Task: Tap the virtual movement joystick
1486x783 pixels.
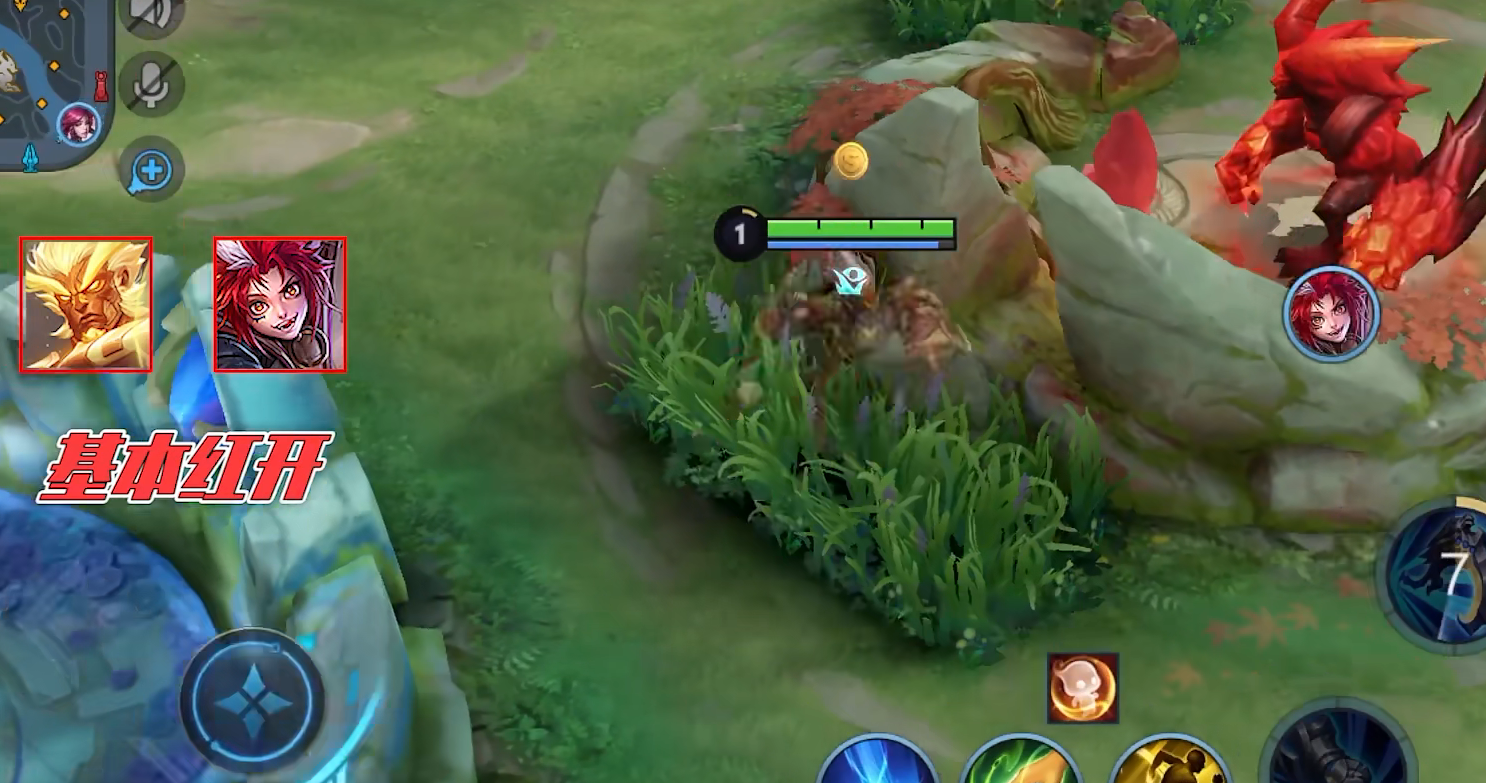Action: [x=253, y=699]
